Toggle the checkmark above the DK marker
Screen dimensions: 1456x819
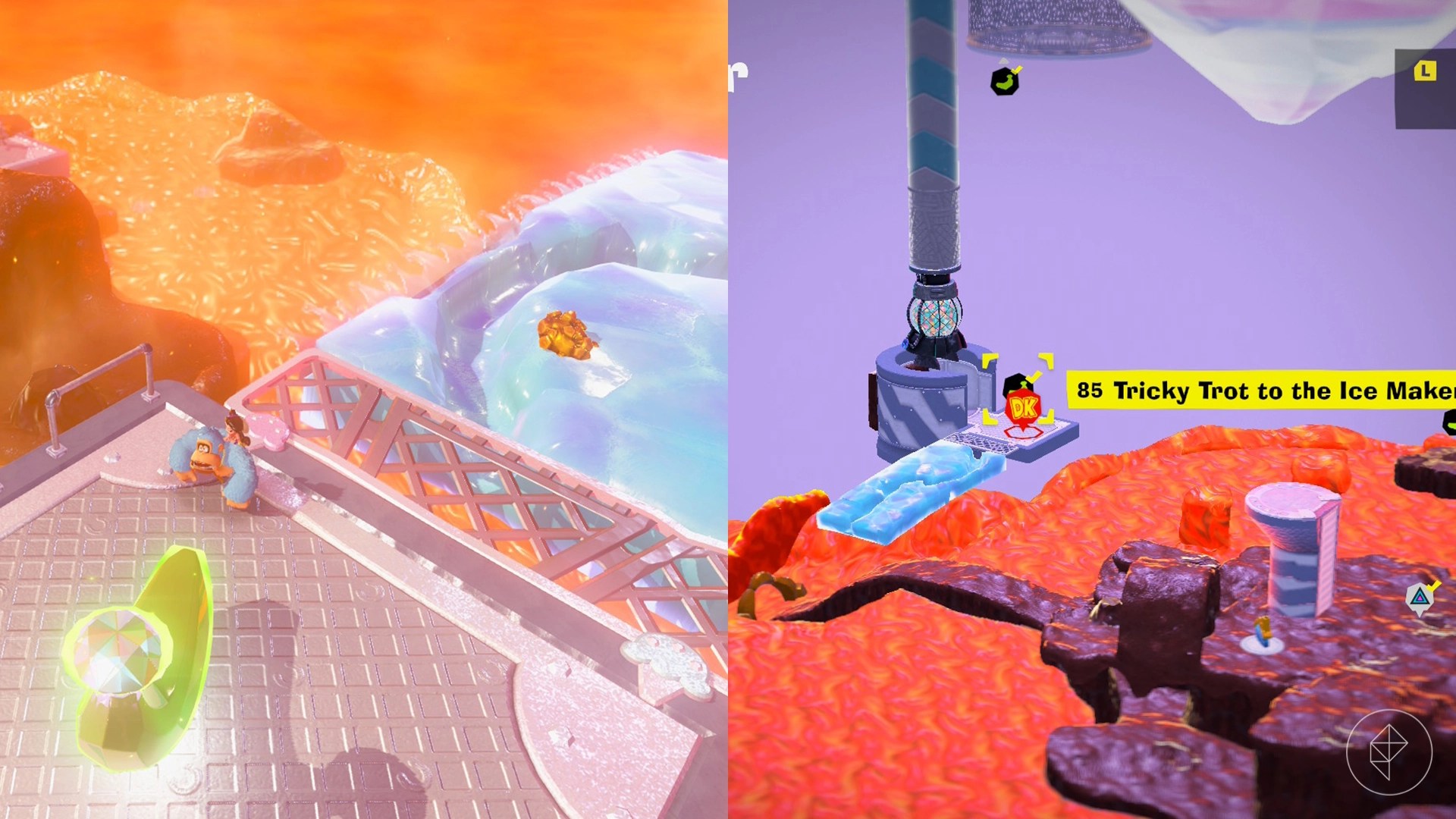(x=1034, y=375)
